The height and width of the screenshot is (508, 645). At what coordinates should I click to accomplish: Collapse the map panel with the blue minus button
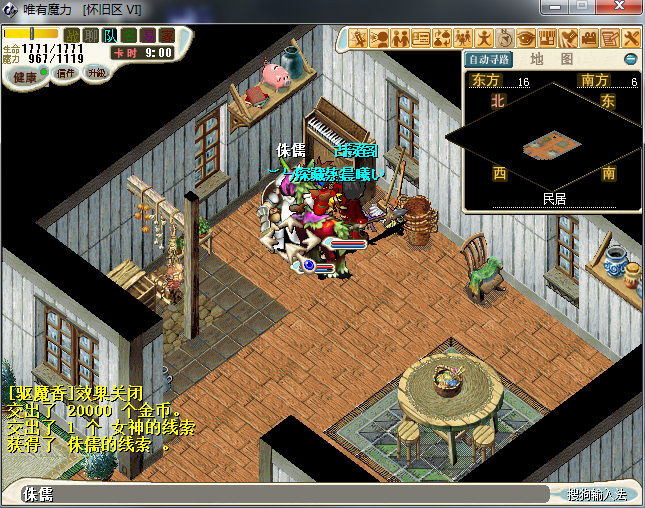coord(630,59)
